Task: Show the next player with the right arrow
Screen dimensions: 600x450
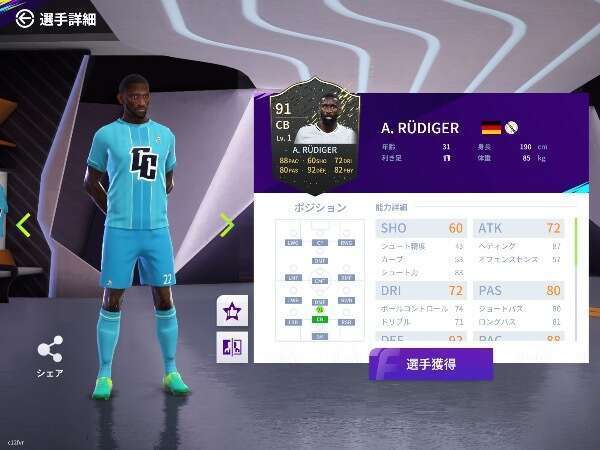Action: point(227,226)
